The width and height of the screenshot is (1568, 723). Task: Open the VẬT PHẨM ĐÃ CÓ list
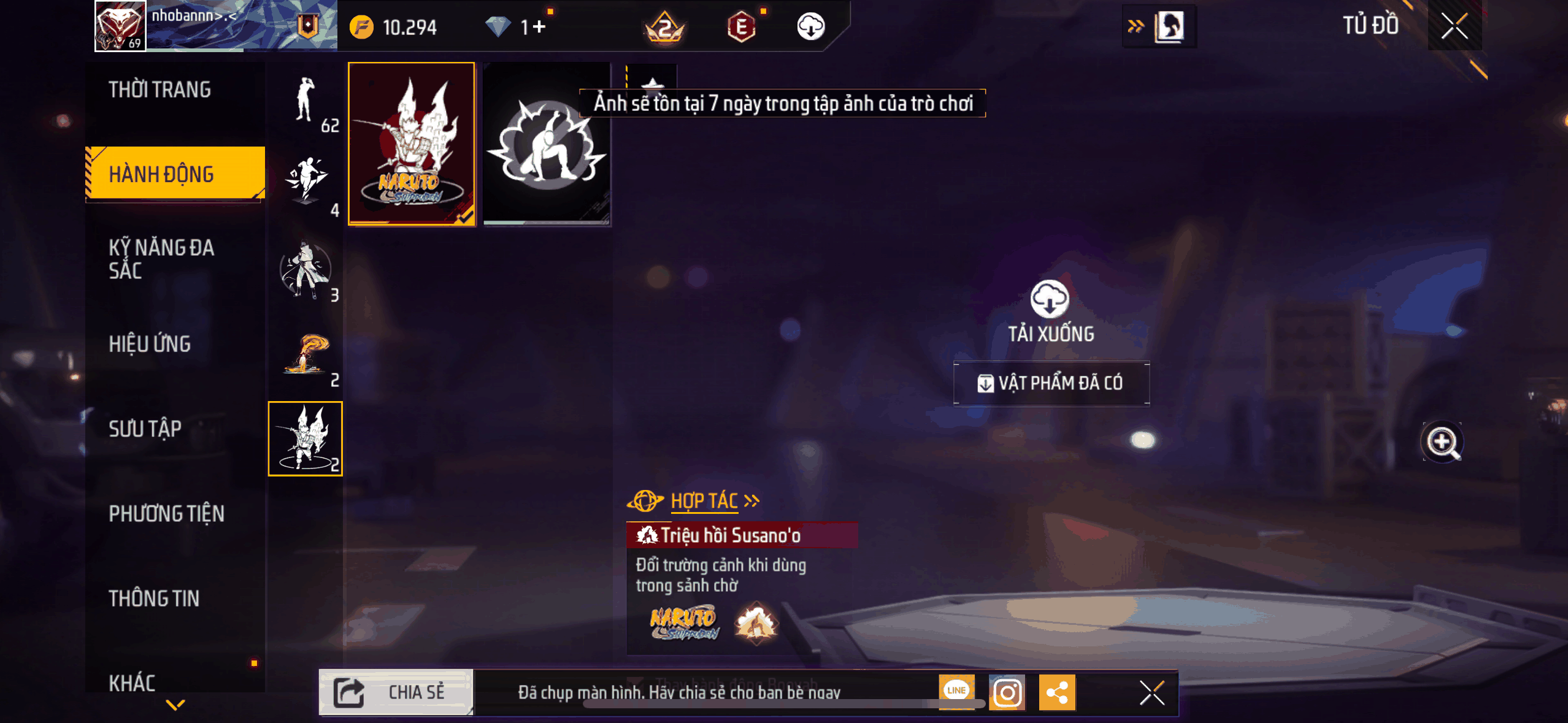[1051, 383]
